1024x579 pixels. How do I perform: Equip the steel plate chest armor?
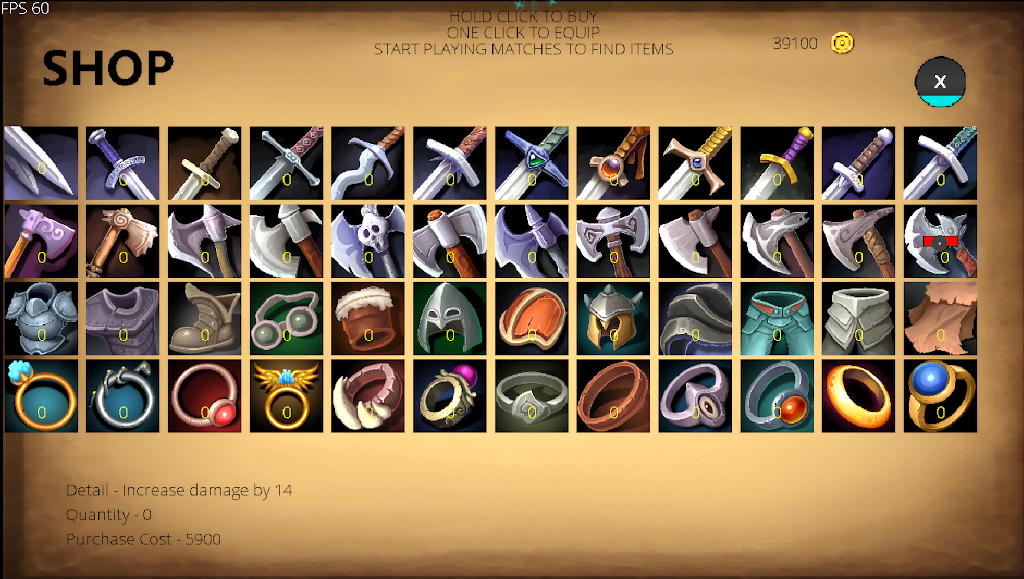41,318
